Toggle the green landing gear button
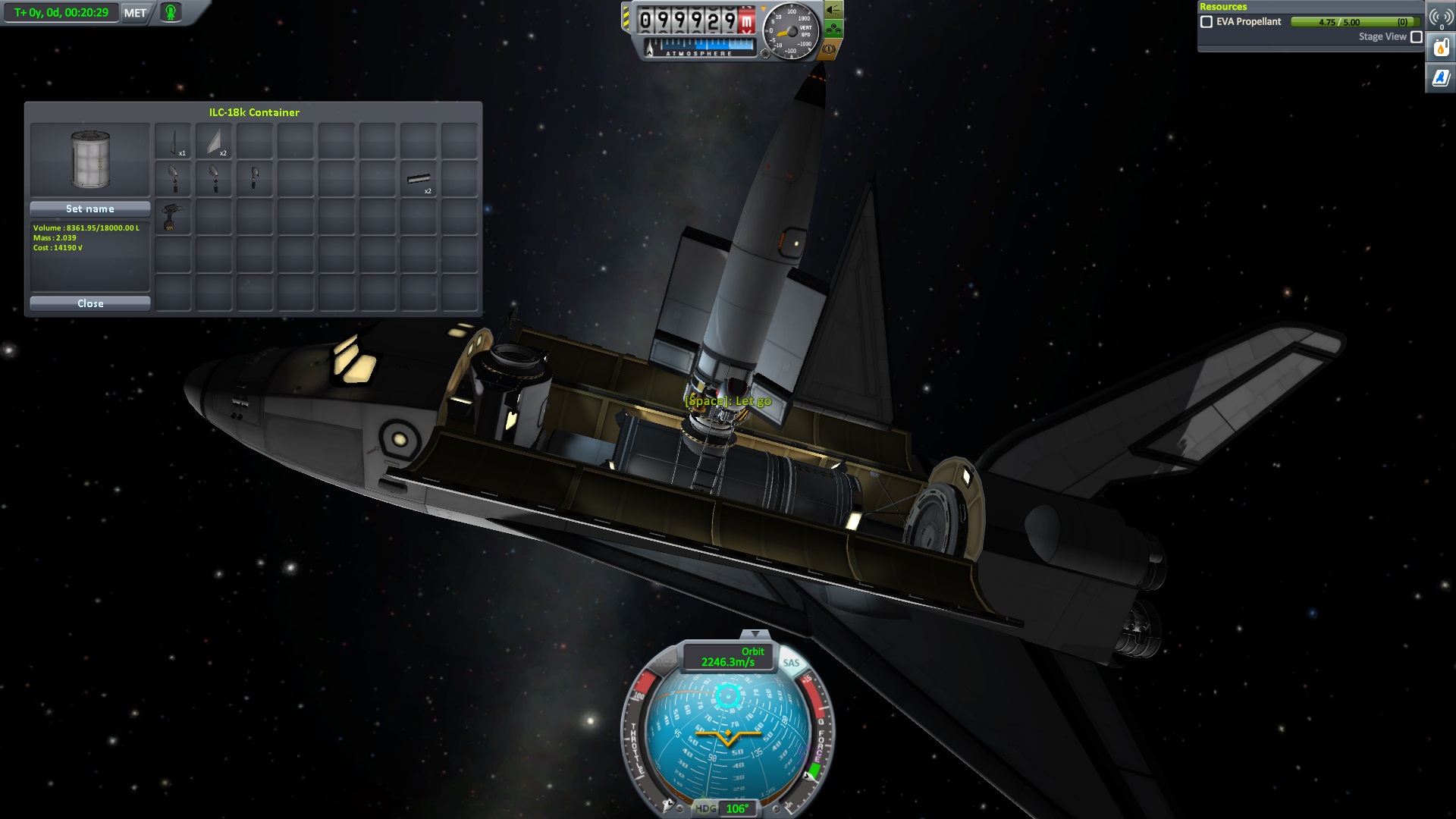The image size is (1456, 819). (x=833, y=30)
